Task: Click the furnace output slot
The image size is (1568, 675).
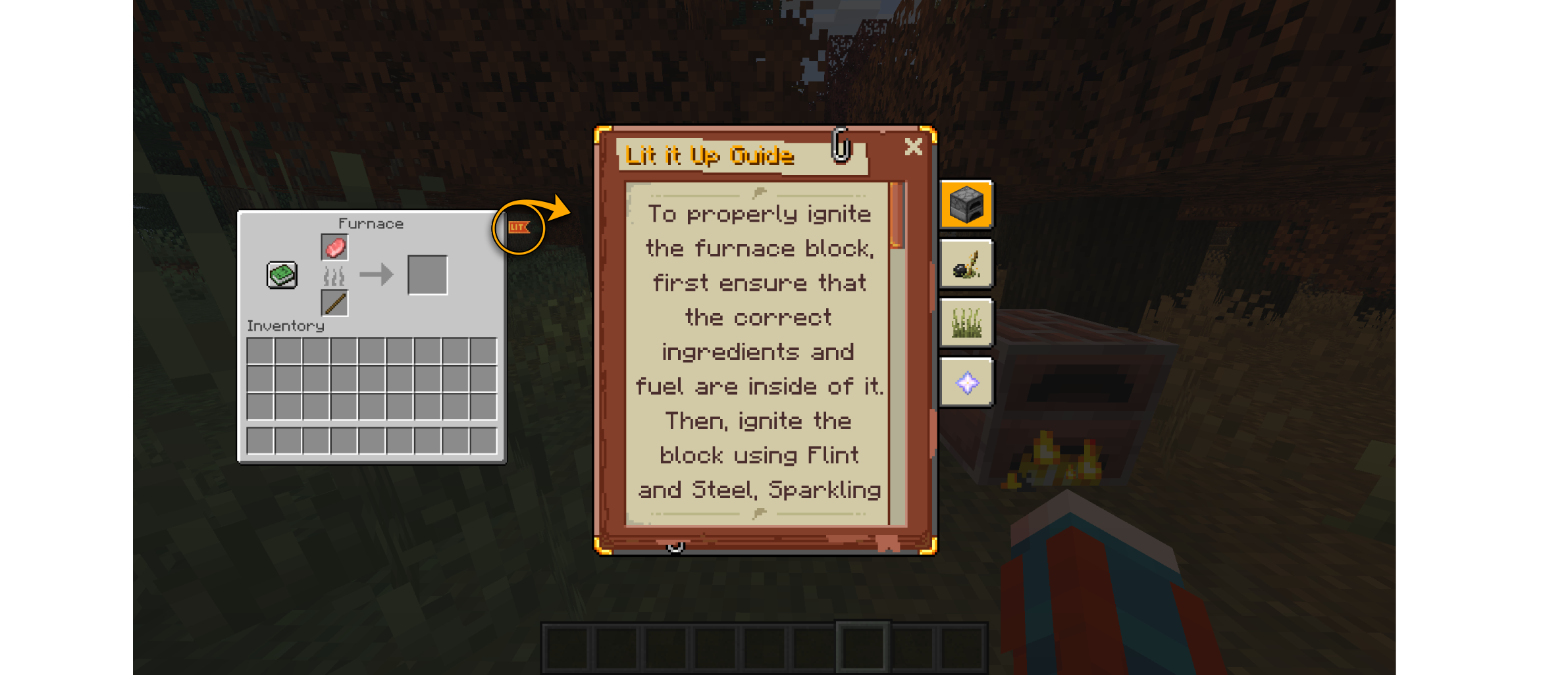Action: click(427, 275)
